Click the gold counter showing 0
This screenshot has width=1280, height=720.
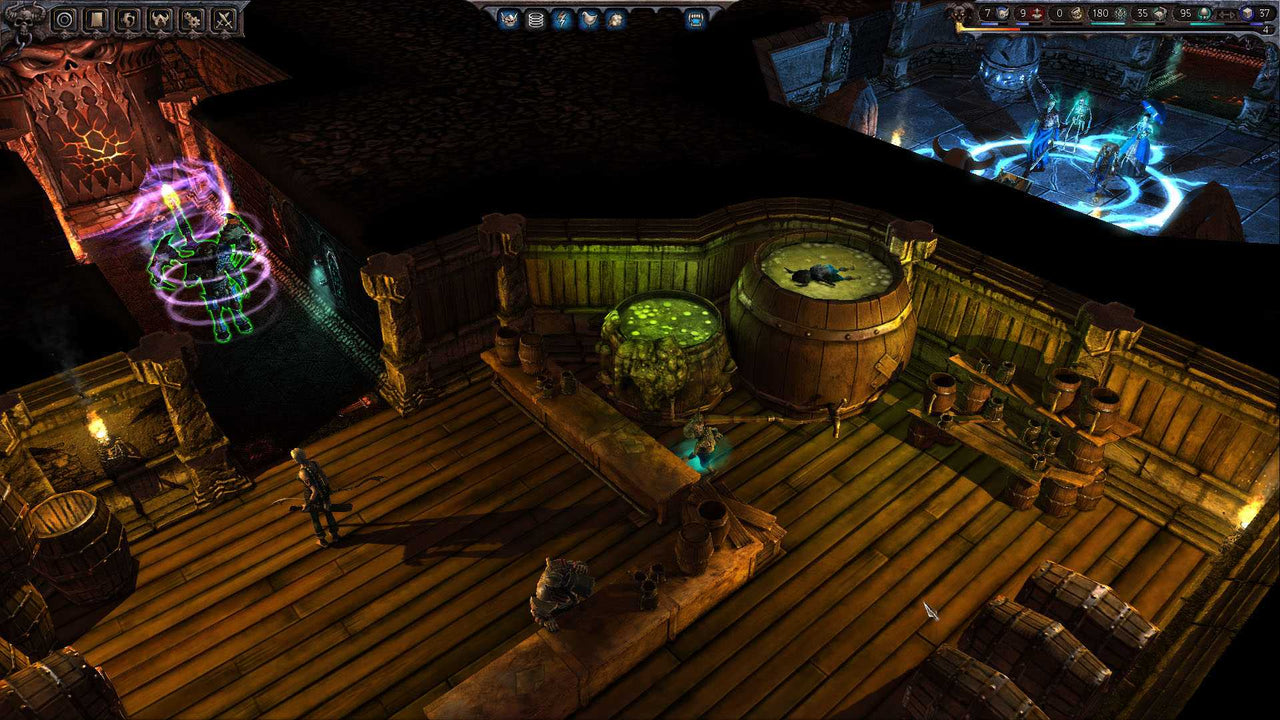(x=1066, y=14)
